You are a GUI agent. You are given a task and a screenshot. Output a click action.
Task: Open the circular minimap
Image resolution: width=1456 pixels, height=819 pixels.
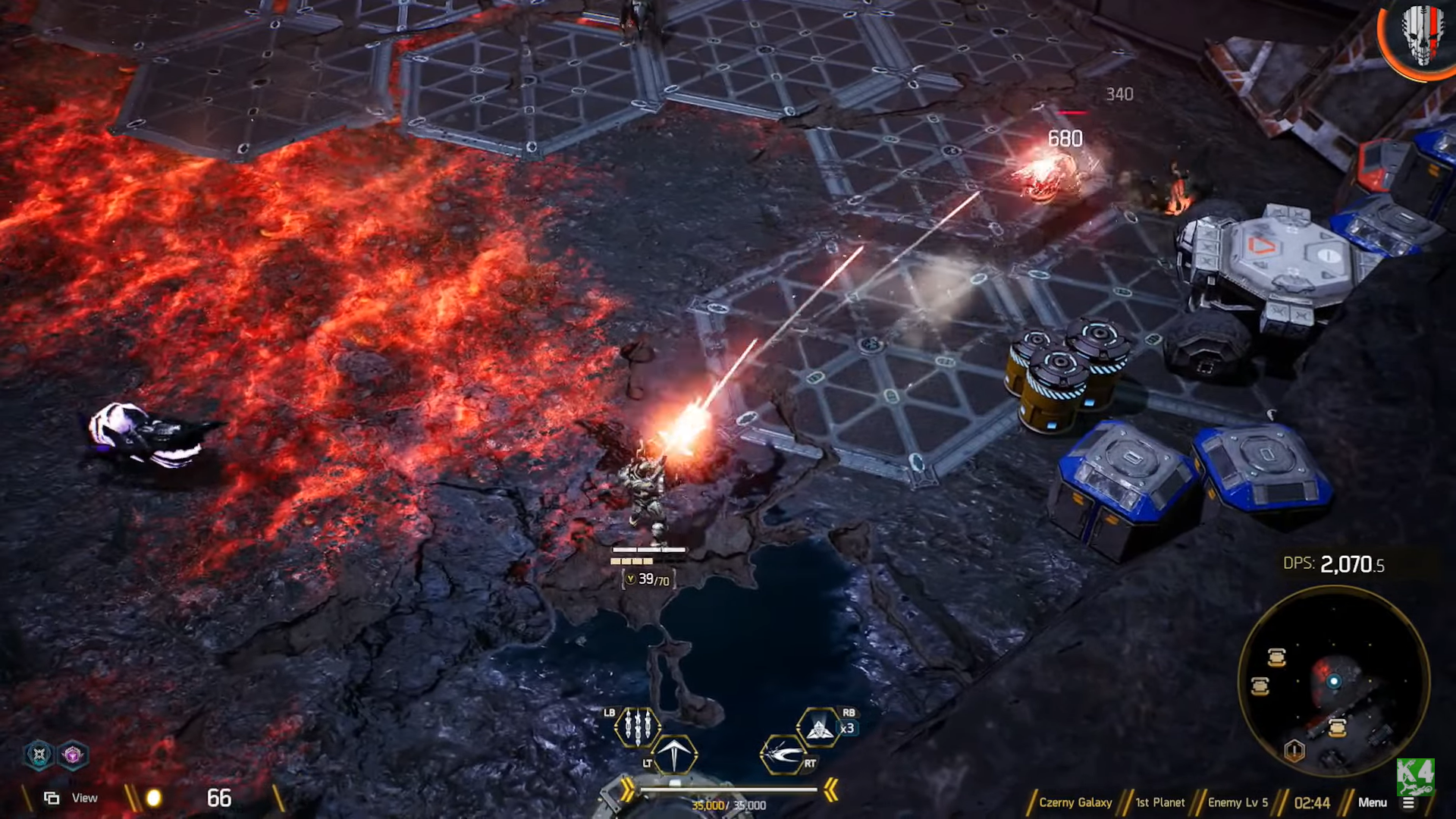1333,681
